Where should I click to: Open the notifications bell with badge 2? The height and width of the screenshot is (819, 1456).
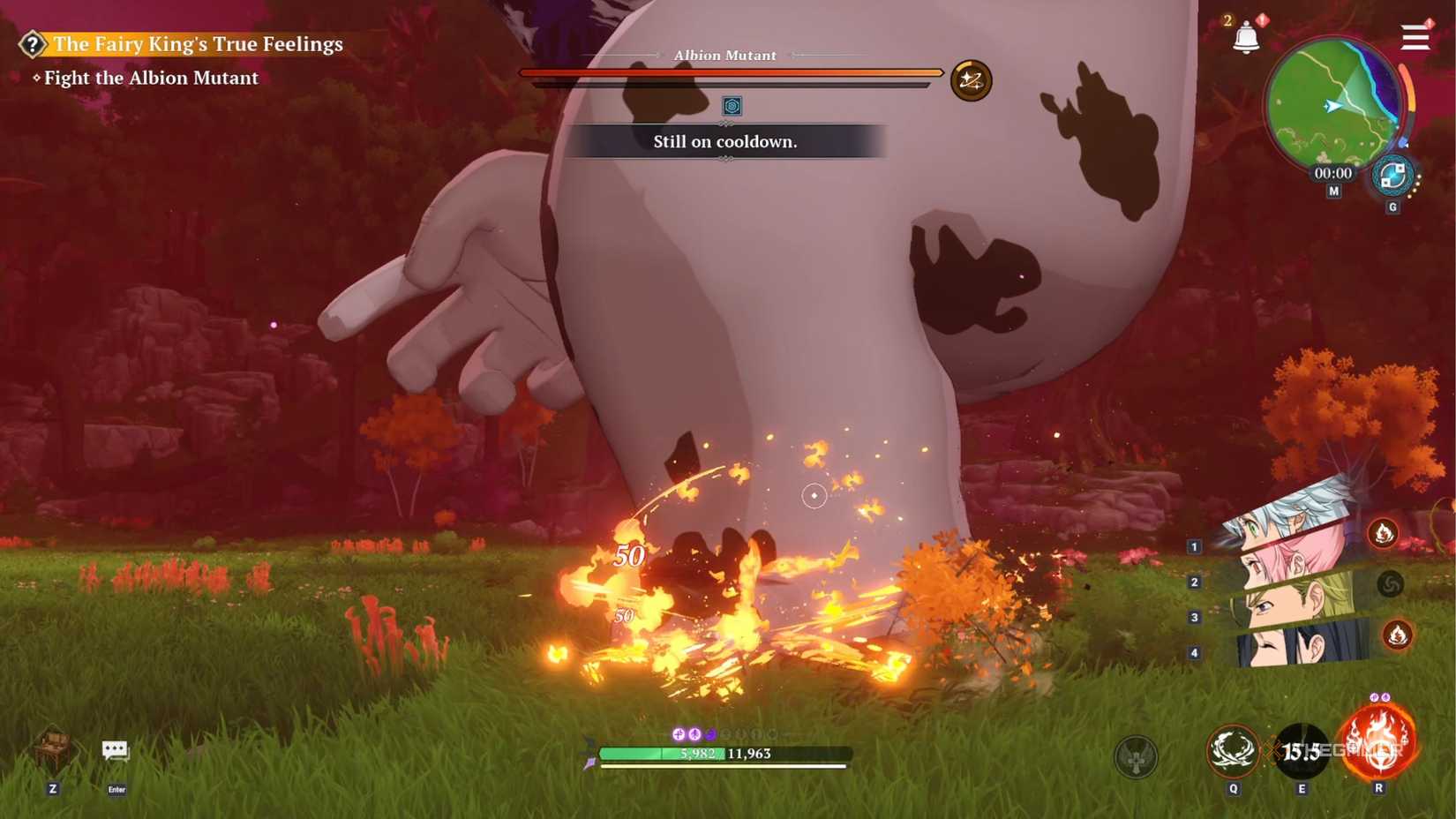point(1247,37)
